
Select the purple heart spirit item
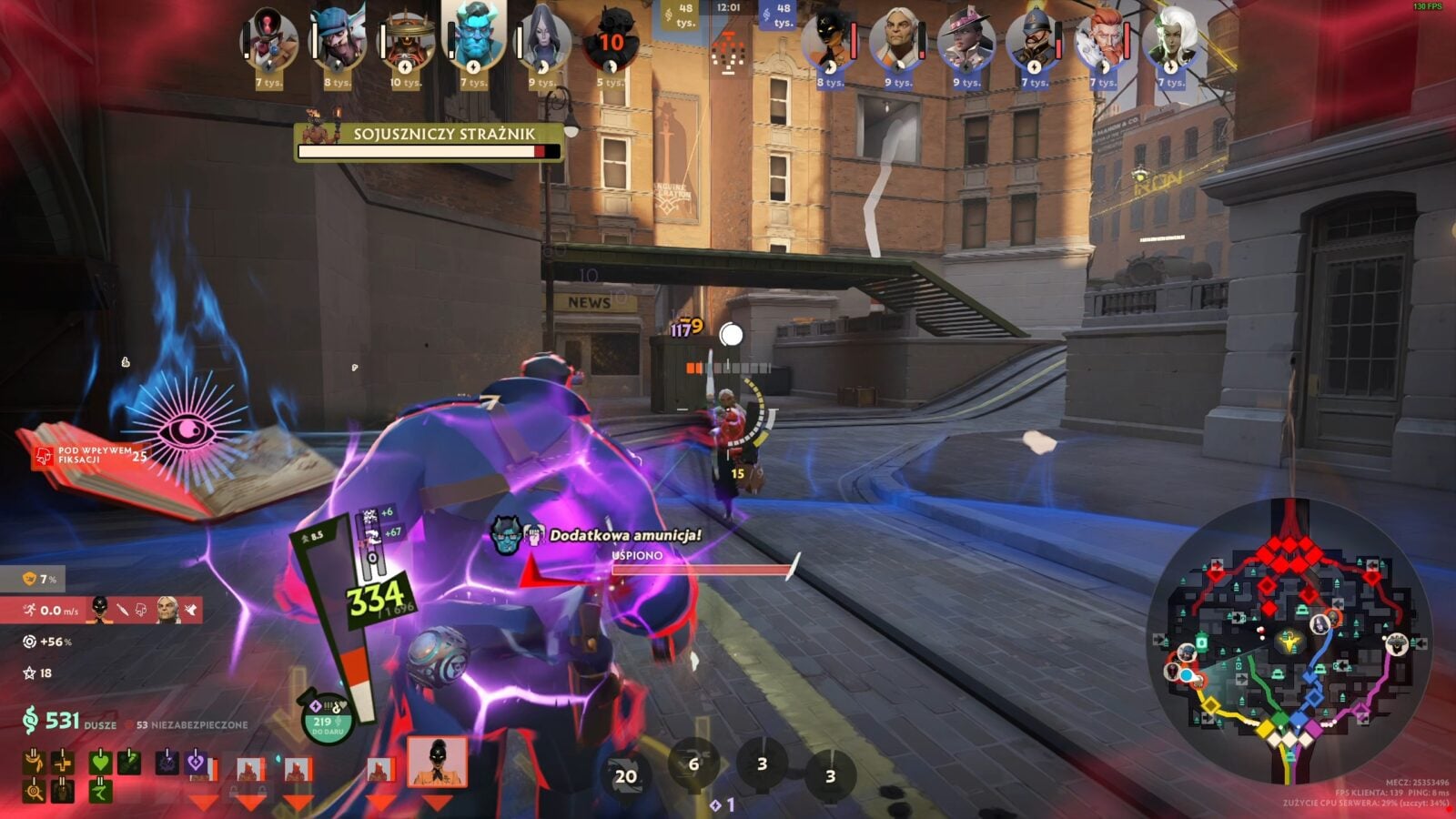click(x=195, y=763)
